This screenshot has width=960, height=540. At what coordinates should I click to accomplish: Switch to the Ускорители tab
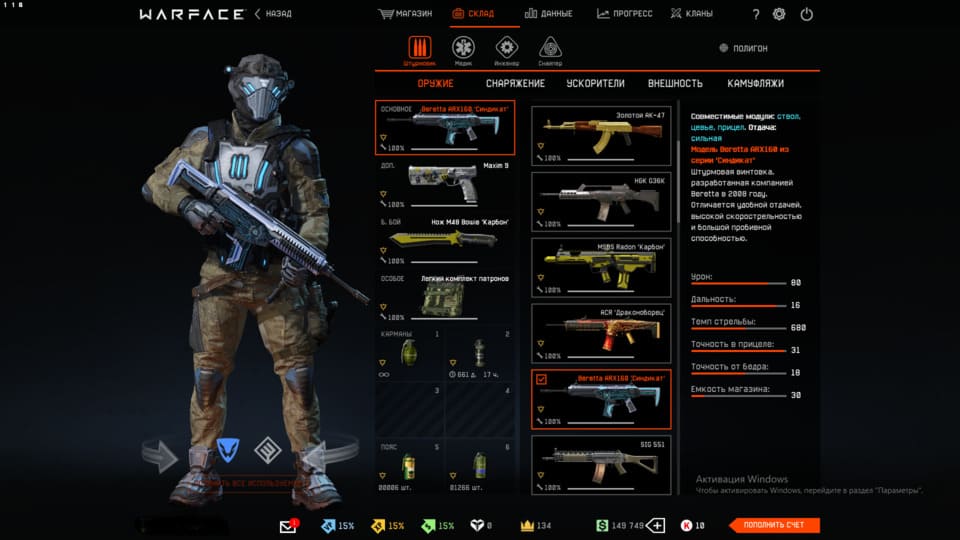[x=595, y=84]
